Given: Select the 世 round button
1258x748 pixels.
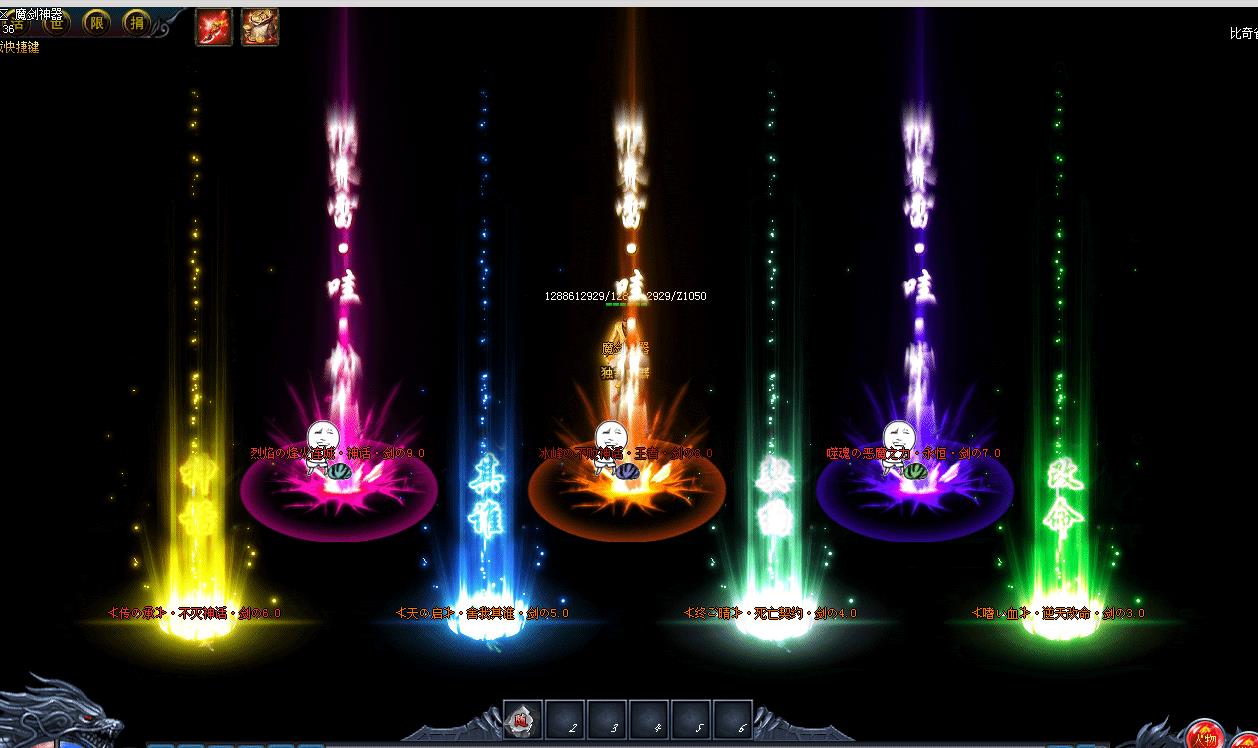Looking at the screenshot, I should tap(57, 23).
